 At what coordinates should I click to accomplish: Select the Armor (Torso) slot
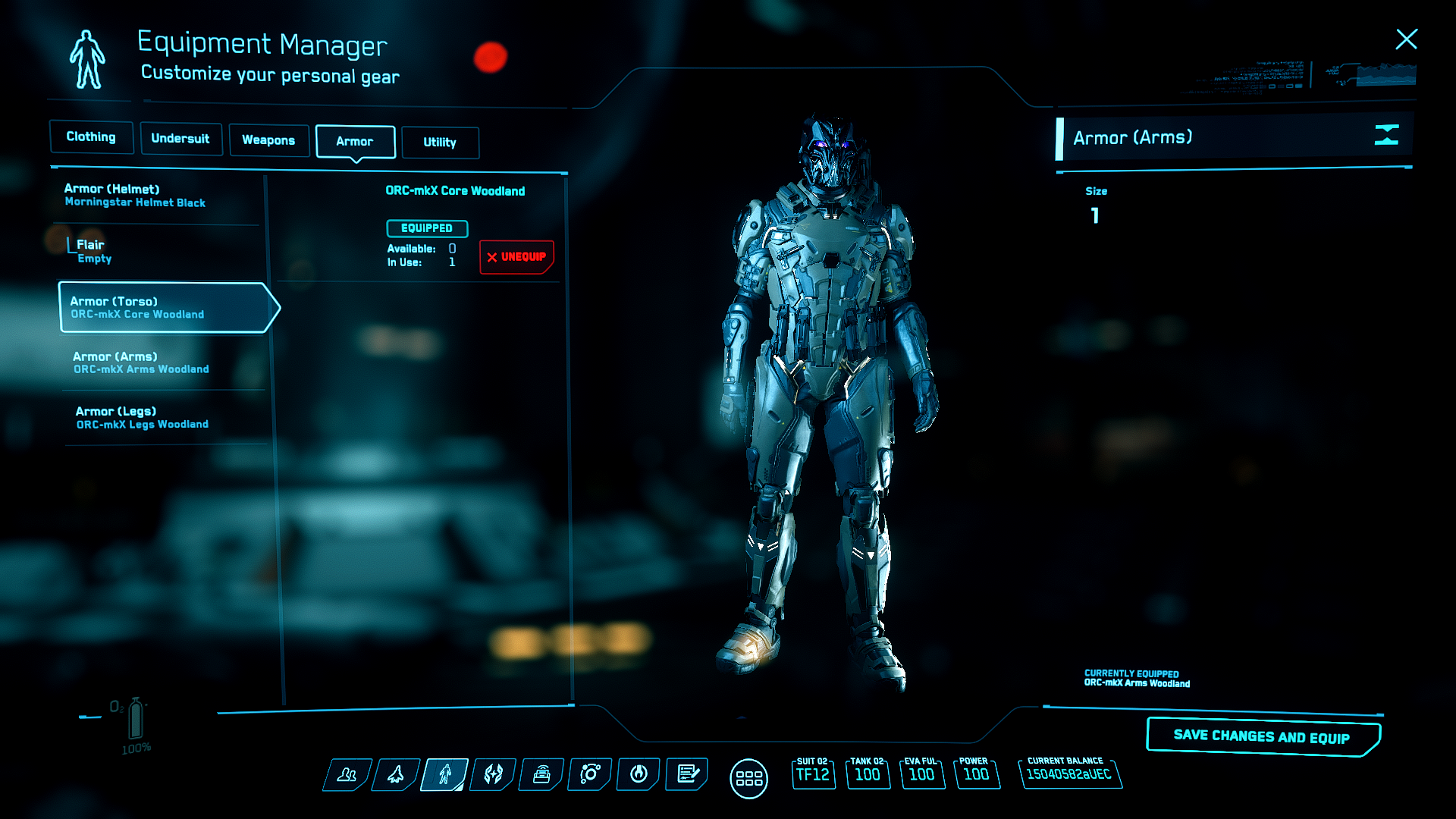(x=163, y=307)
